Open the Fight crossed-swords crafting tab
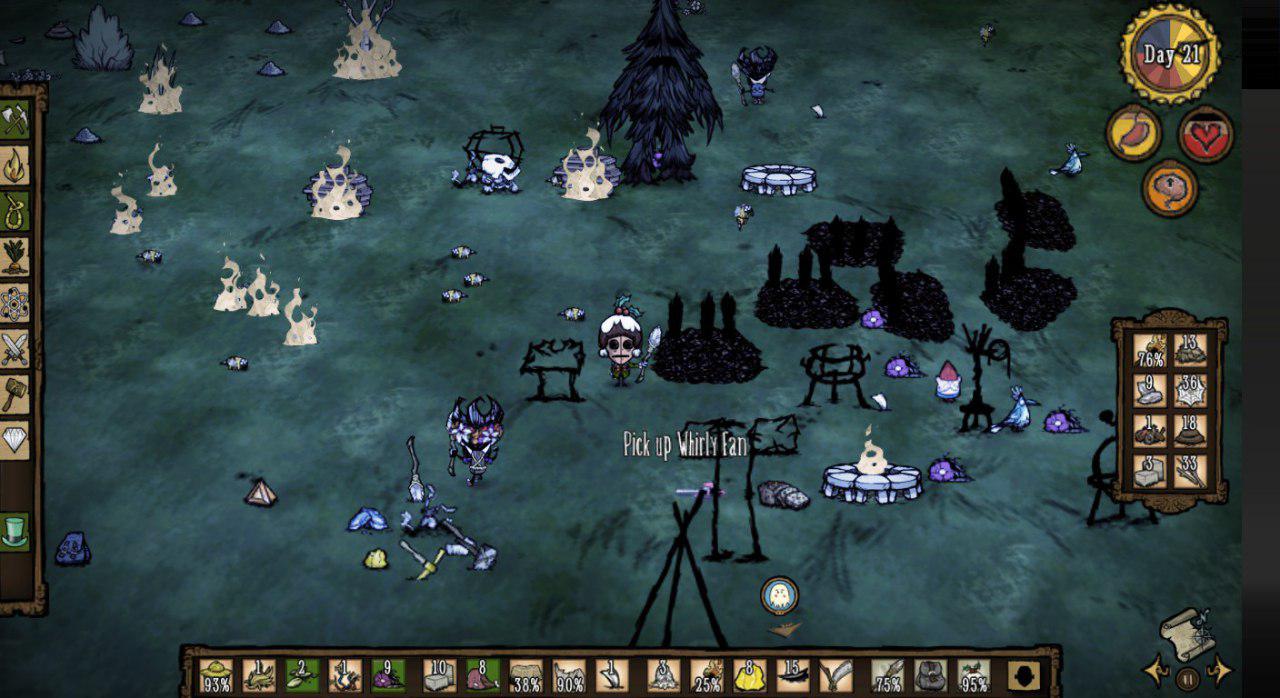 tap(15, 349)
